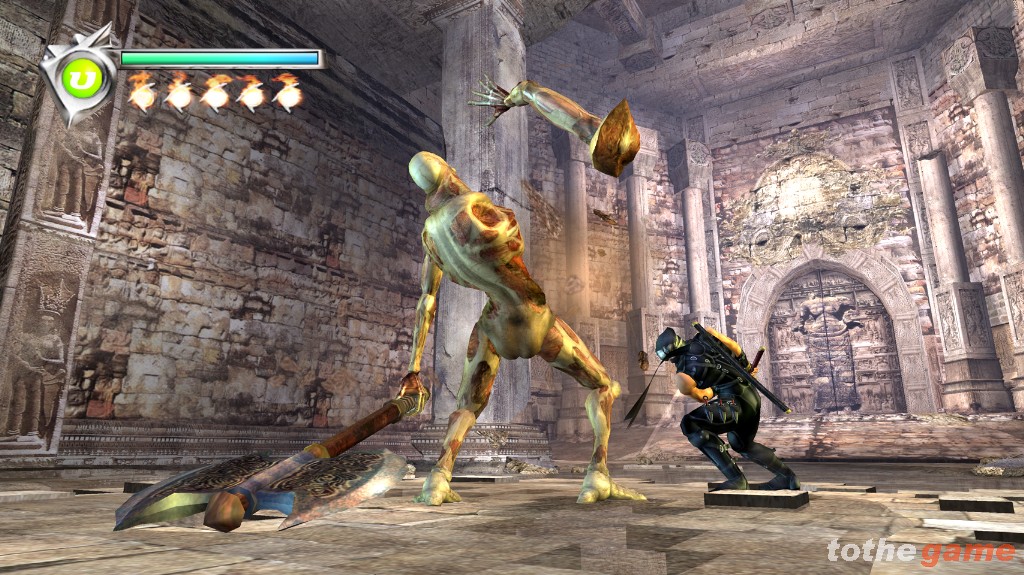Viewport: 1024px width, 575px height.
Task: Click the green swirl ninpo emblem
Action: (x=83, y=80)
